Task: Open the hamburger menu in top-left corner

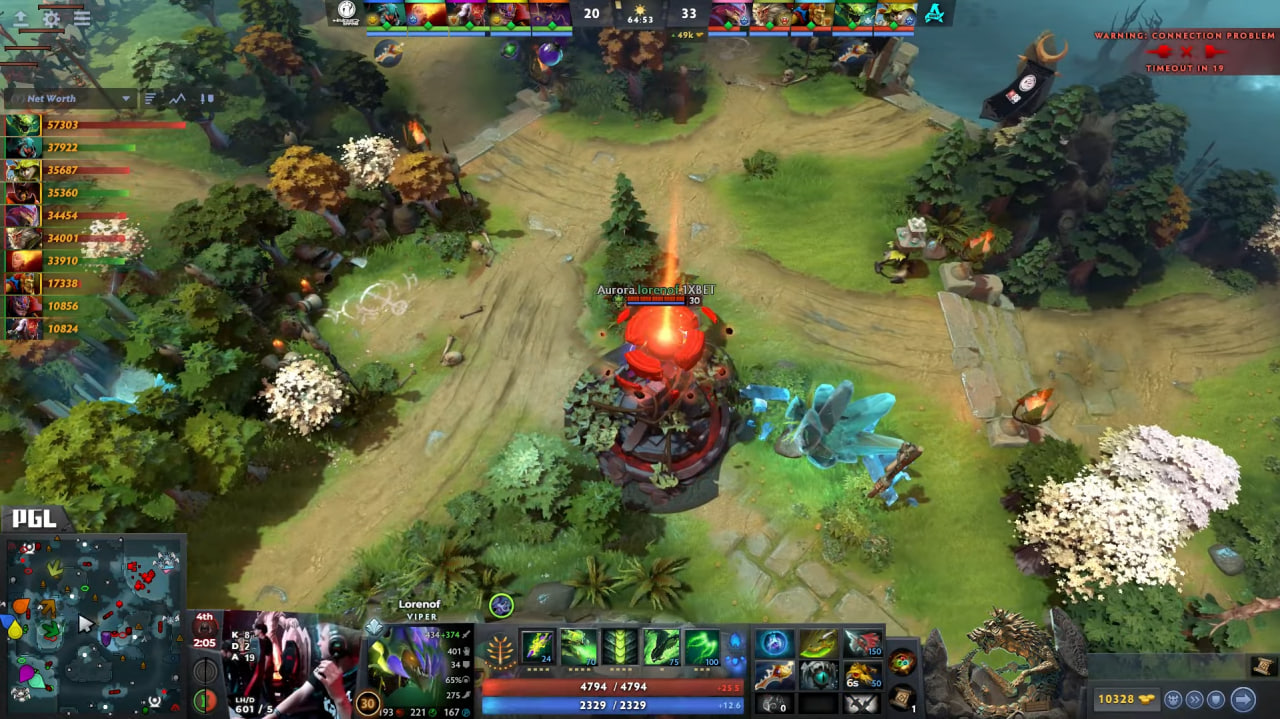Action: [x=82, y=18]
